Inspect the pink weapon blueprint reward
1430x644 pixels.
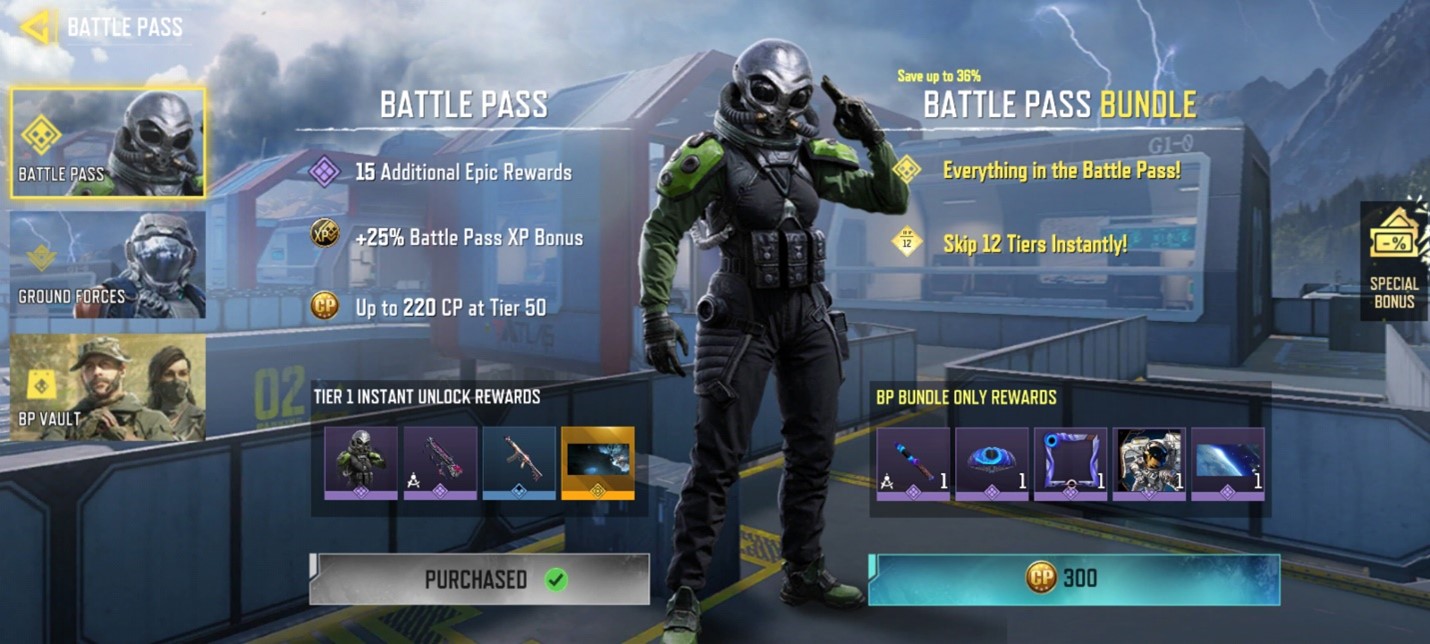click(x=440, y=462)
